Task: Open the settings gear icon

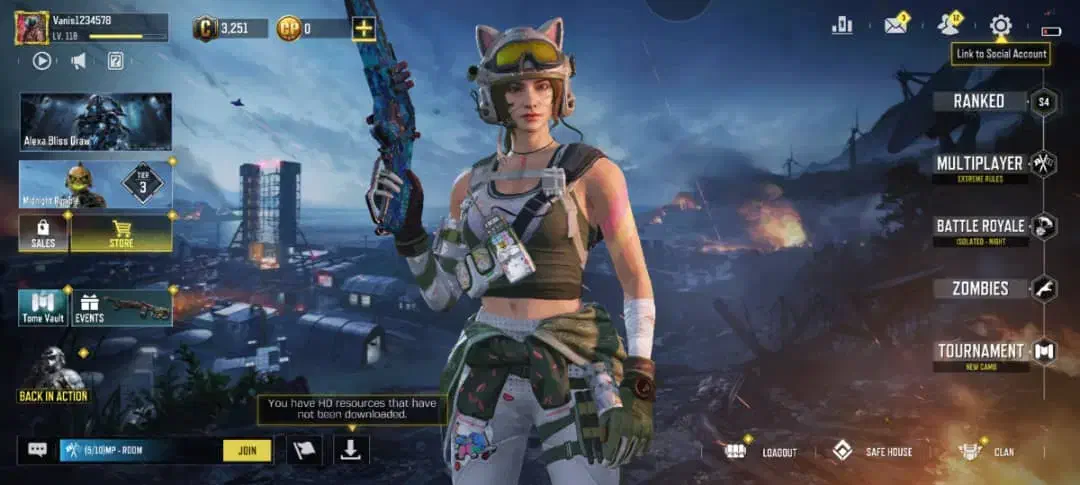Action: (1001, 25)
